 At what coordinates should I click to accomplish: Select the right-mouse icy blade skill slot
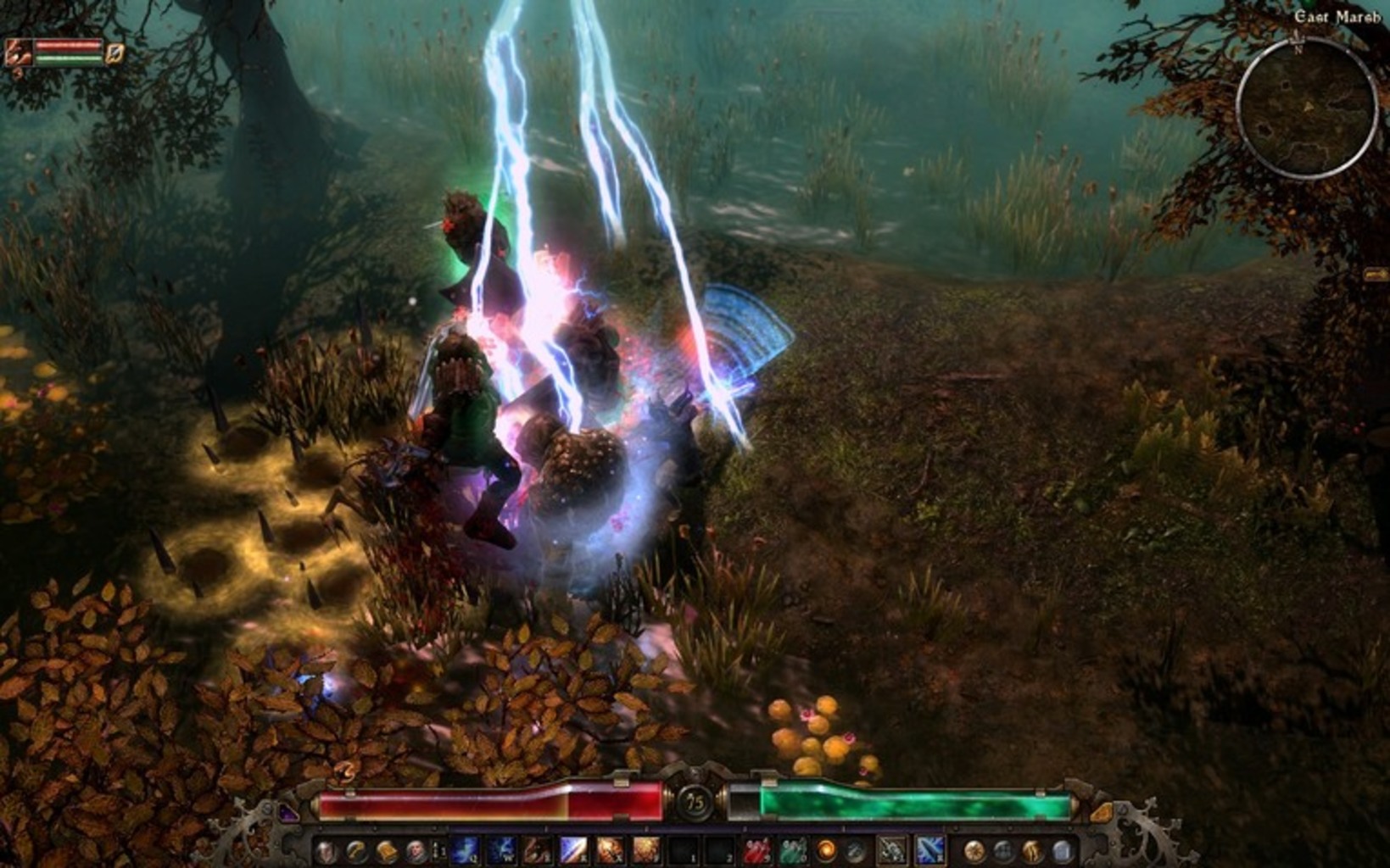929,850
